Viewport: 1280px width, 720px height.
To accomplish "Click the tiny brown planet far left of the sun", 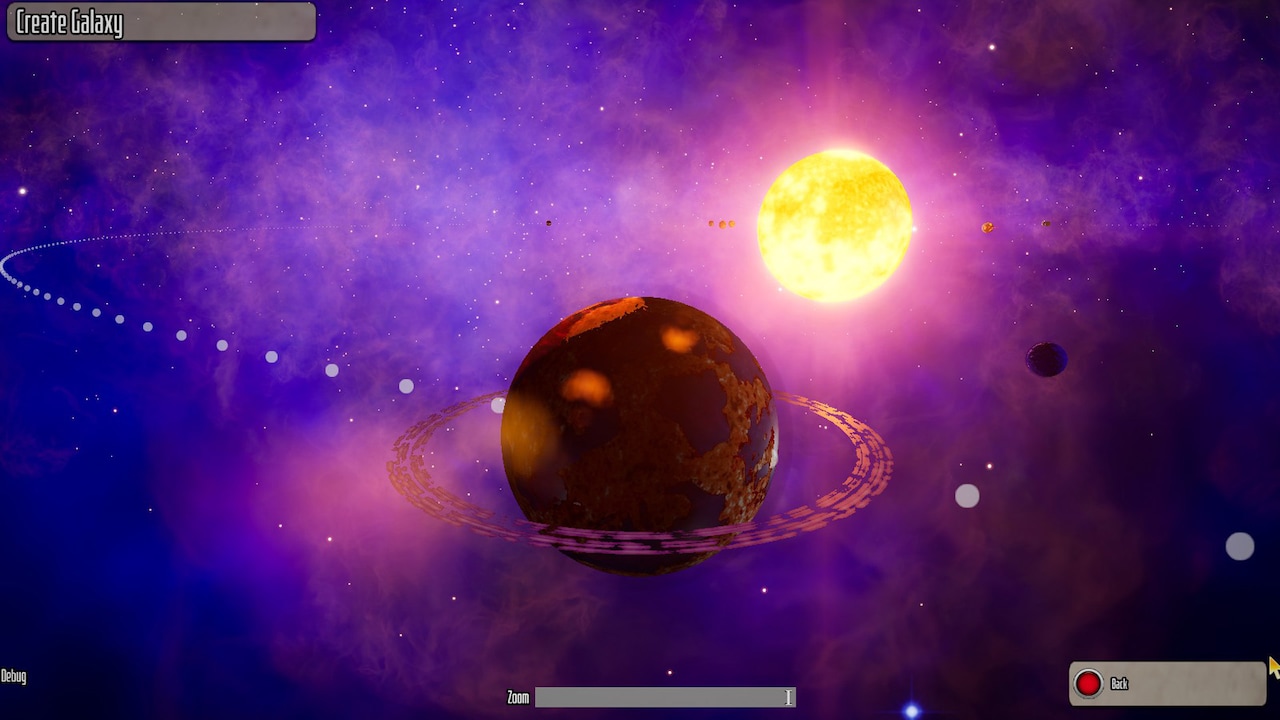I will pos(548,223).
